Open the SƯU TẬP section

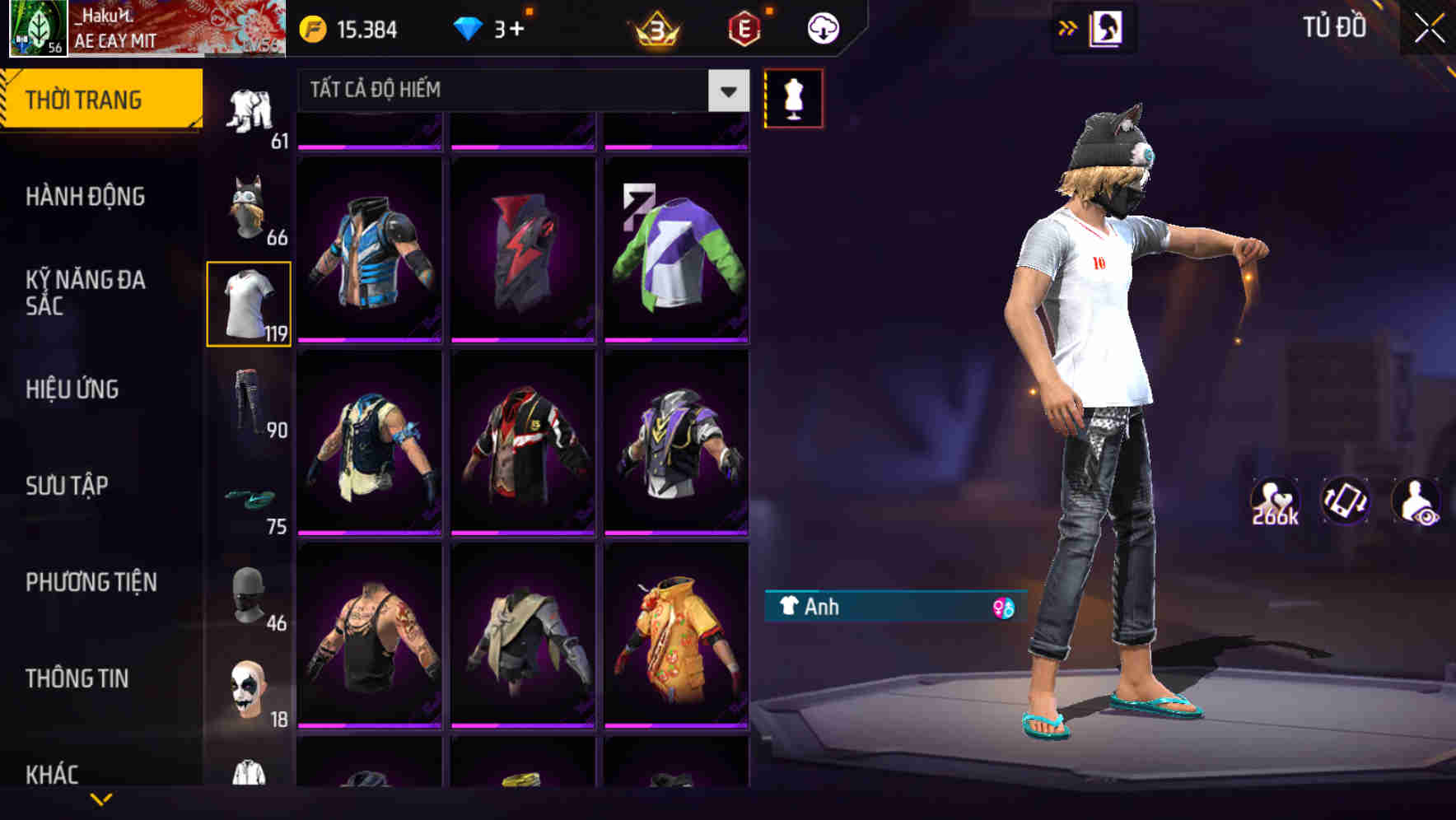tap(66, 486)
